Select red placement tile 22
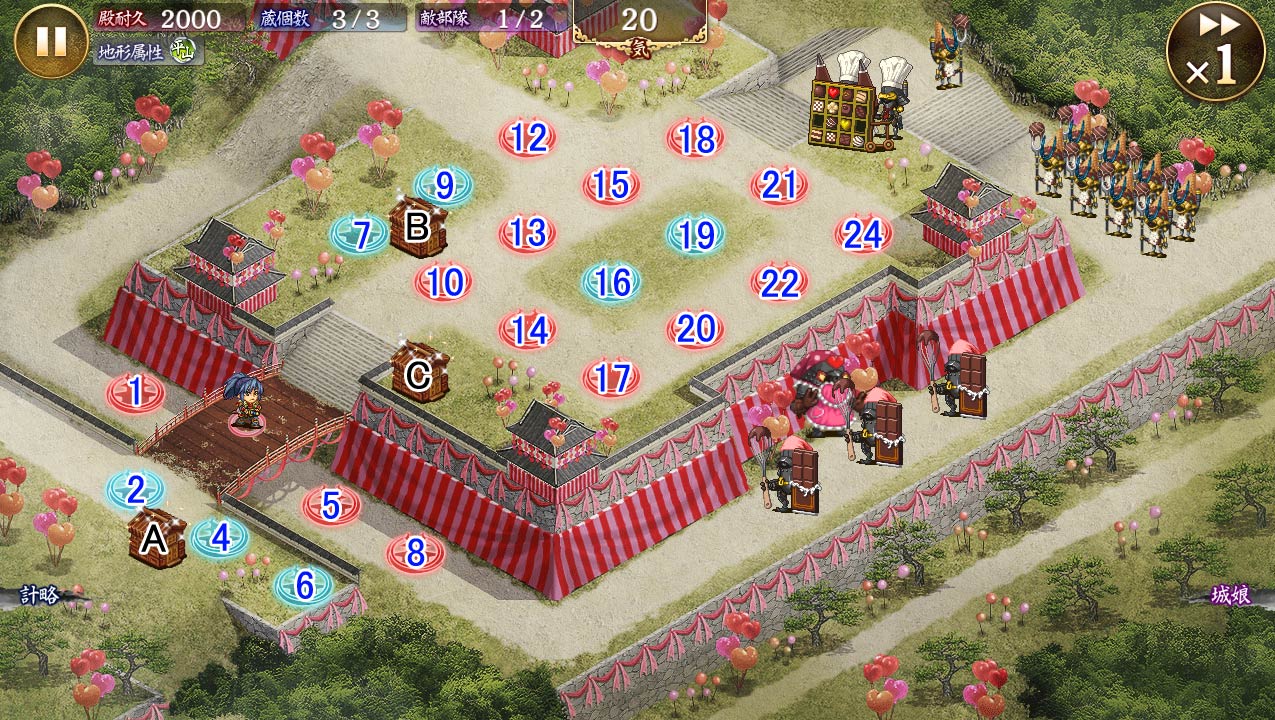 [x=779, y=283]
